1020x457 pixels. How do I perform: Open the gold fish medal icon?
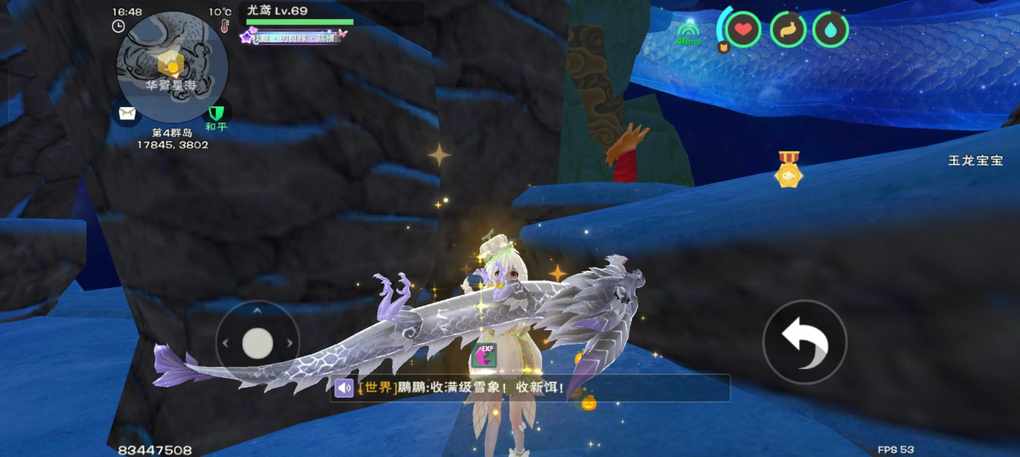(789, 170)
